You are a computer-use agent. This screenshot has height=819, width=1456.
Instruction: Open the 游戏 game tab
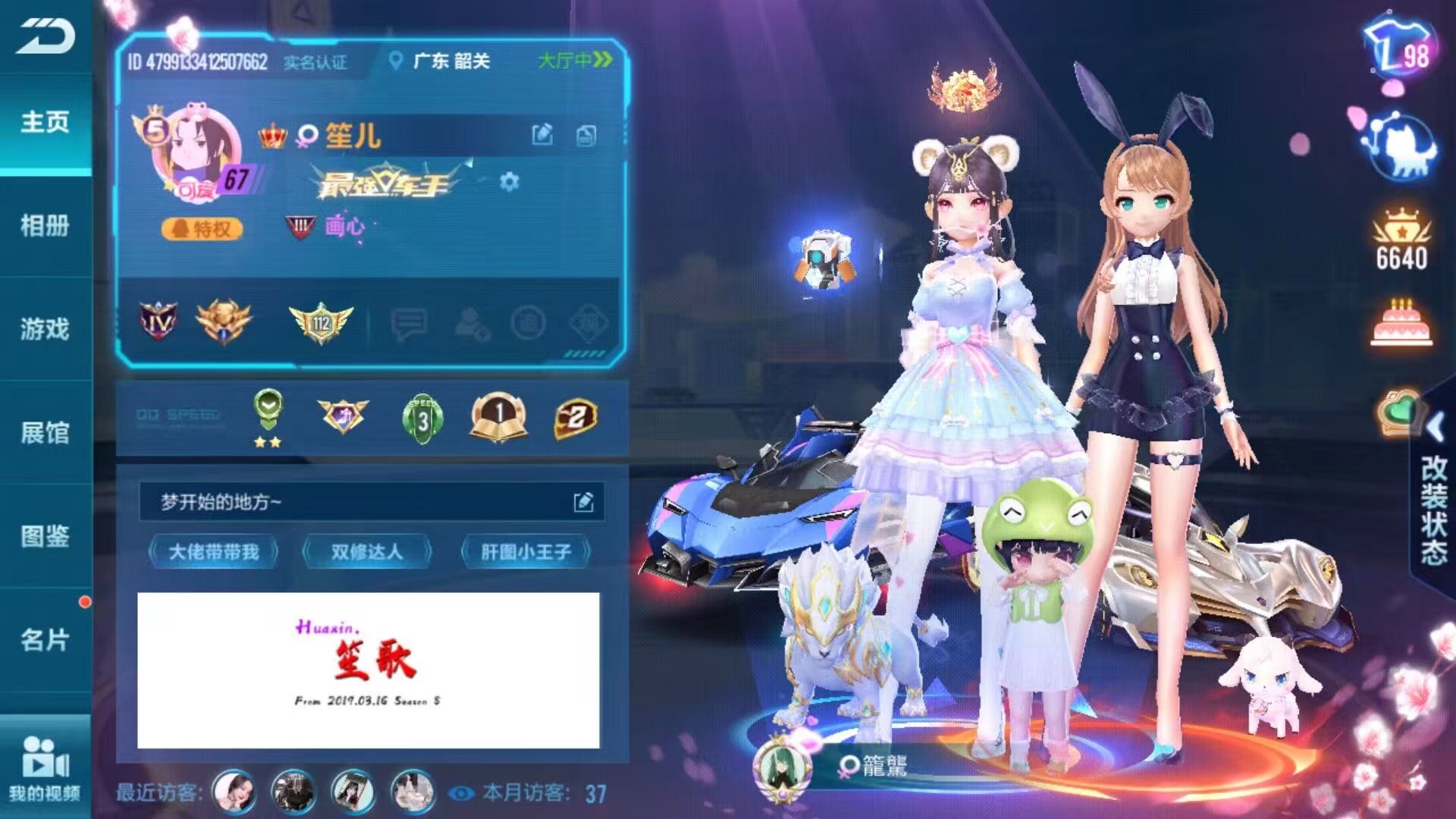pyautogui.click(x=45, y=329)
